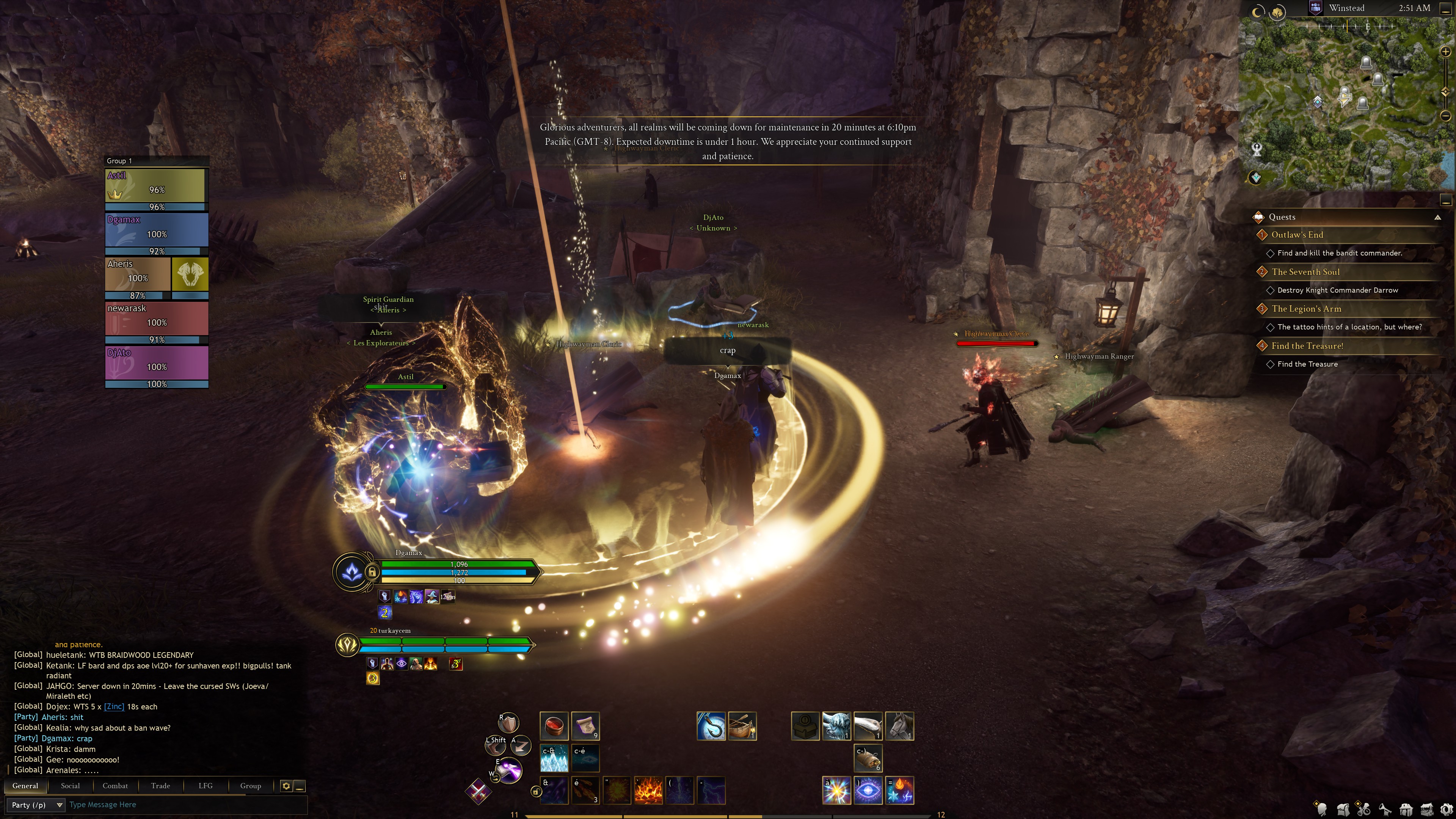Viewport: 1456px width, 819px height.
Task: Select the Find the Treasure! quest
Action: (x=1307, y=346)
